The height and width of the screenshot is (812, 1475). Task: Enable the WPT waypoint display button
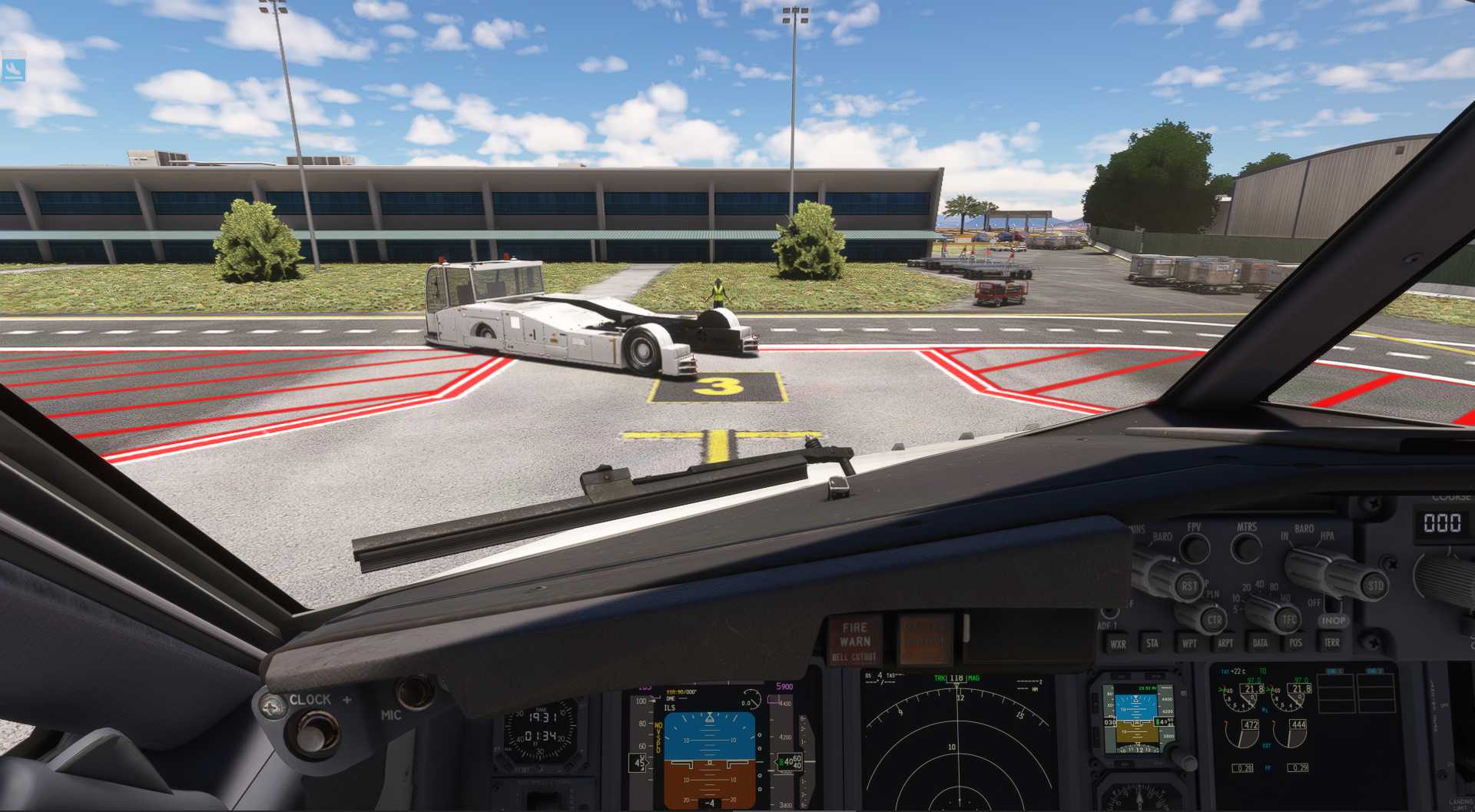coord(1189,643)
